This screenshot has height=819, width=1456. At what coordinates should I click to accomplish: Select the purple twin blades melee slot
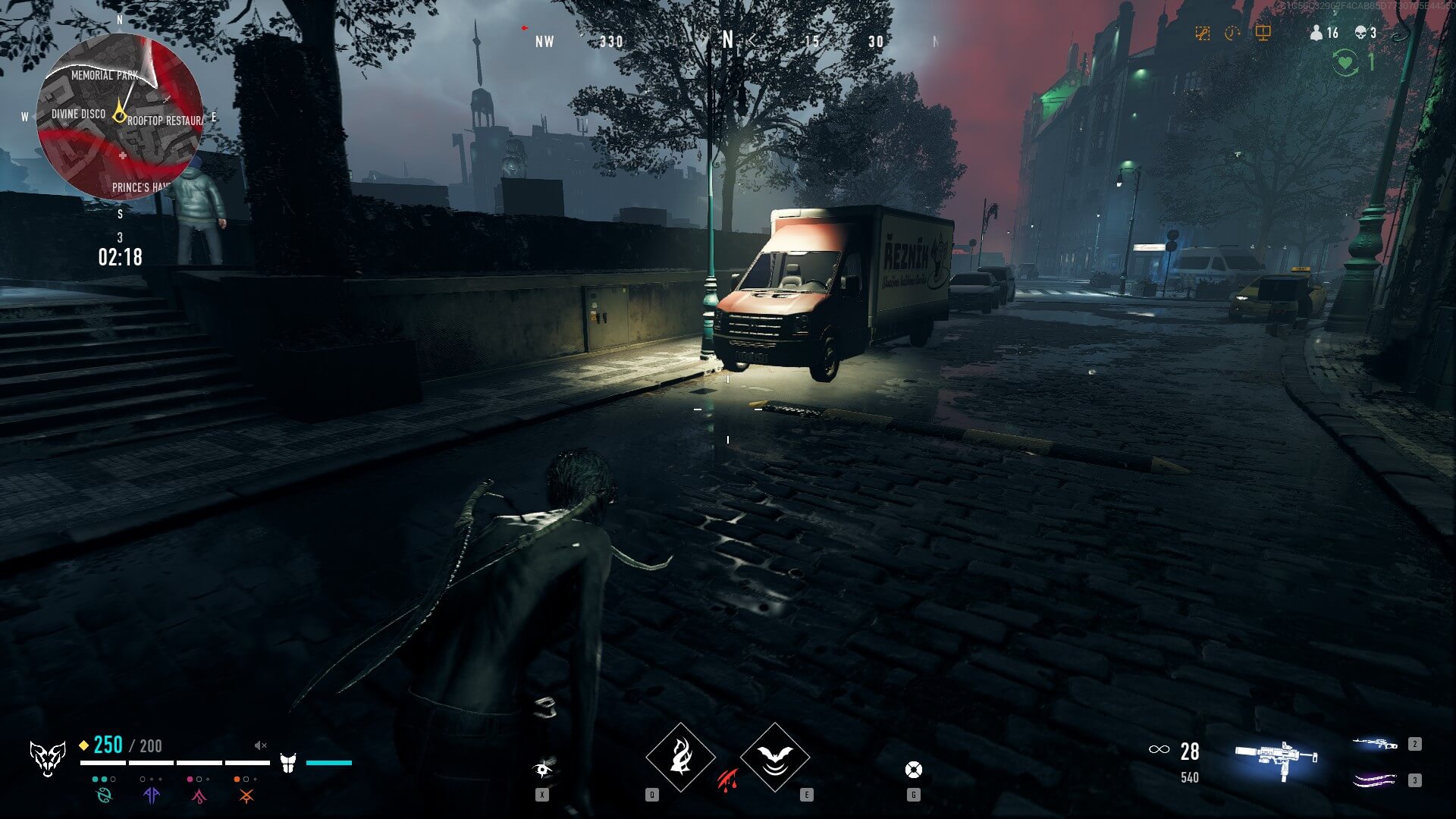(x=1374, y=780)
